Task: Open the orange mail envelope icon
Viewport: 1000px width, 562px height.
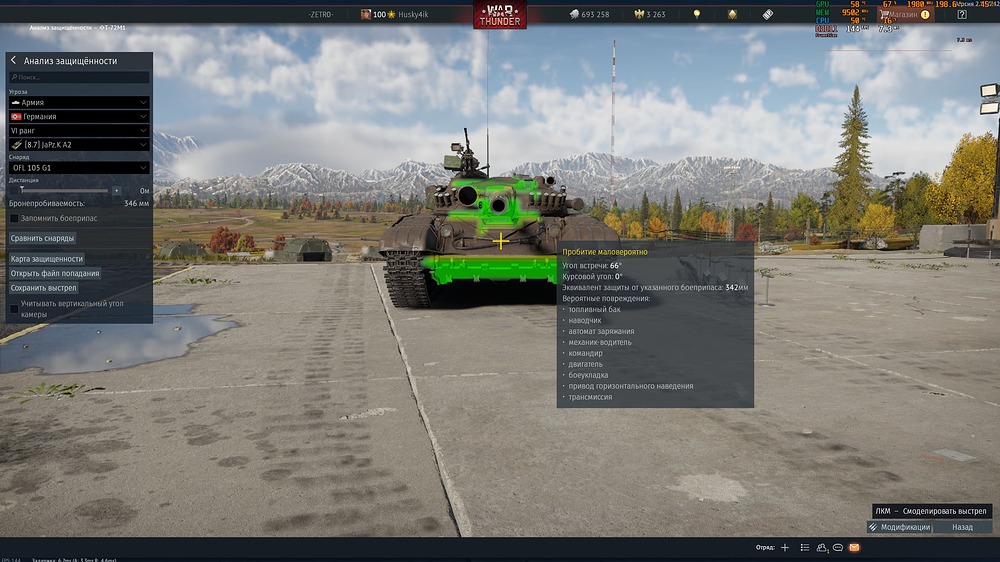Action: (855, 548)
